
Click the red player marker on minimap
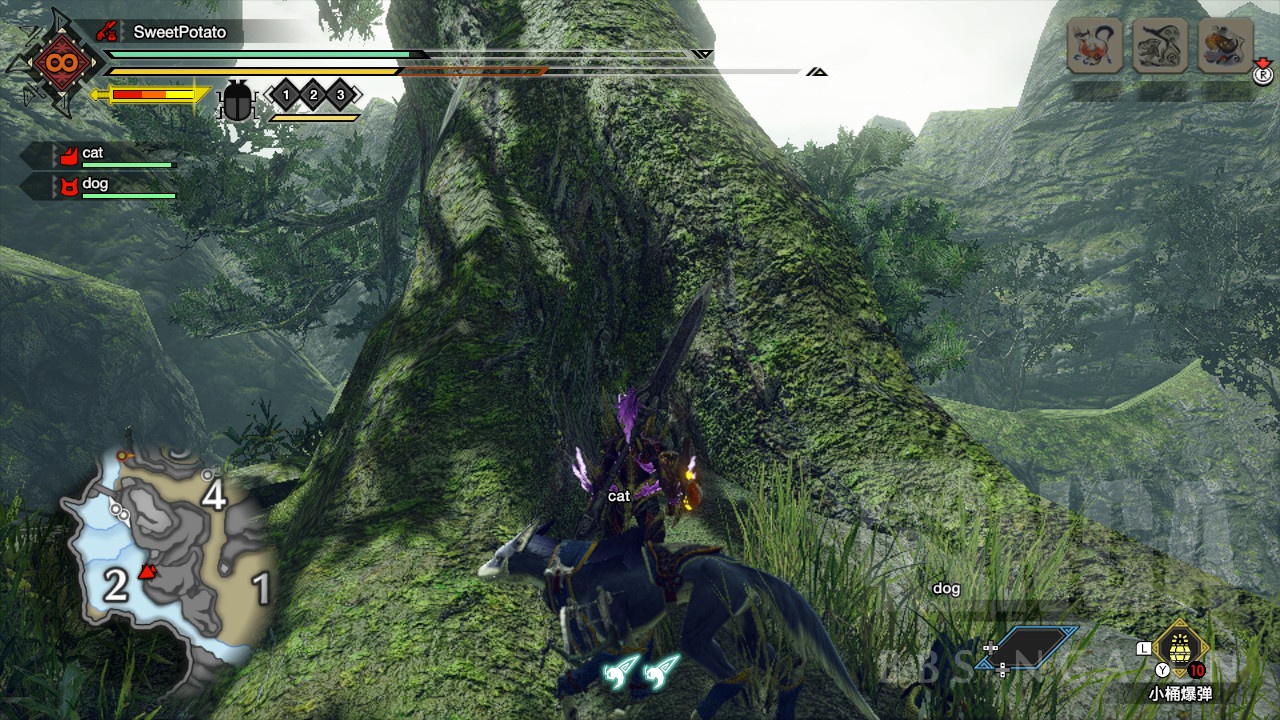point(148,572)
